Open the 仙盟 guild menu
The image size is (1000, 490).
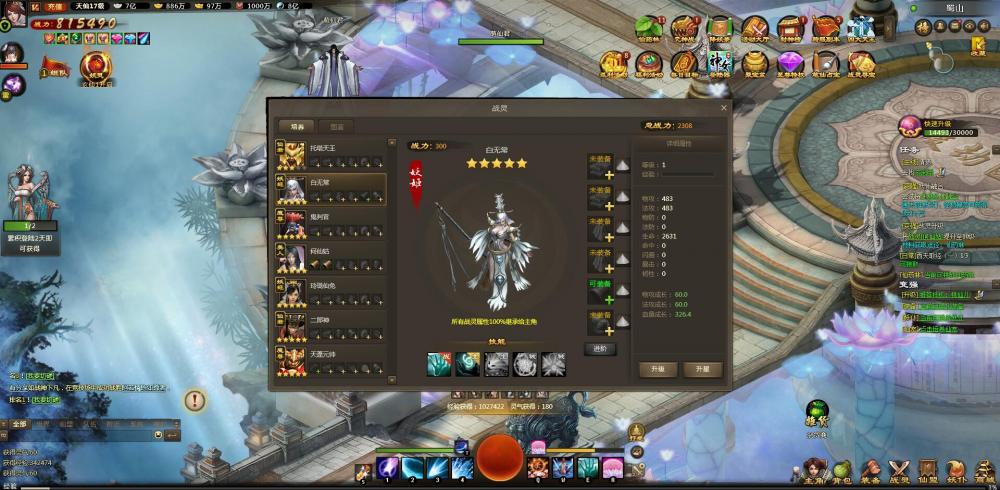point(928,469)
